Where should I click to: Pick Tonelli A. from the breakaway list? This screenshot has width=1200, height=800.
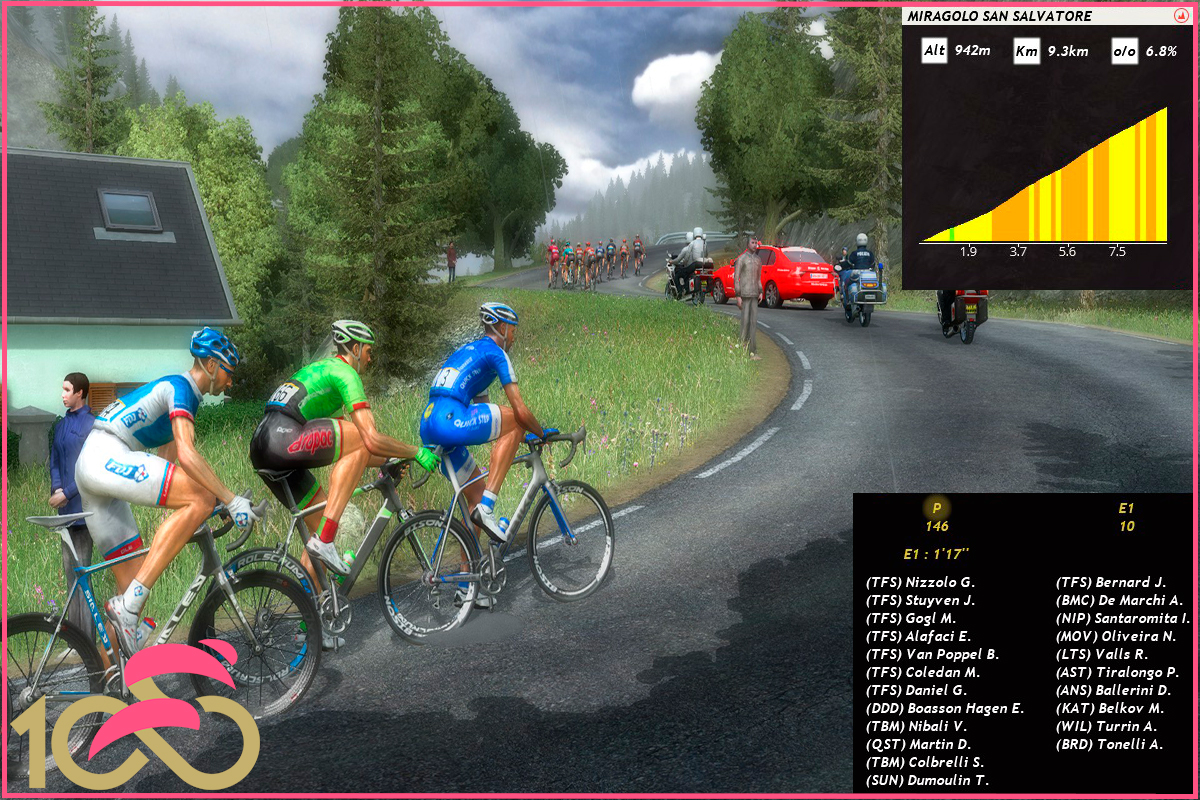[x=1109, y=744]
